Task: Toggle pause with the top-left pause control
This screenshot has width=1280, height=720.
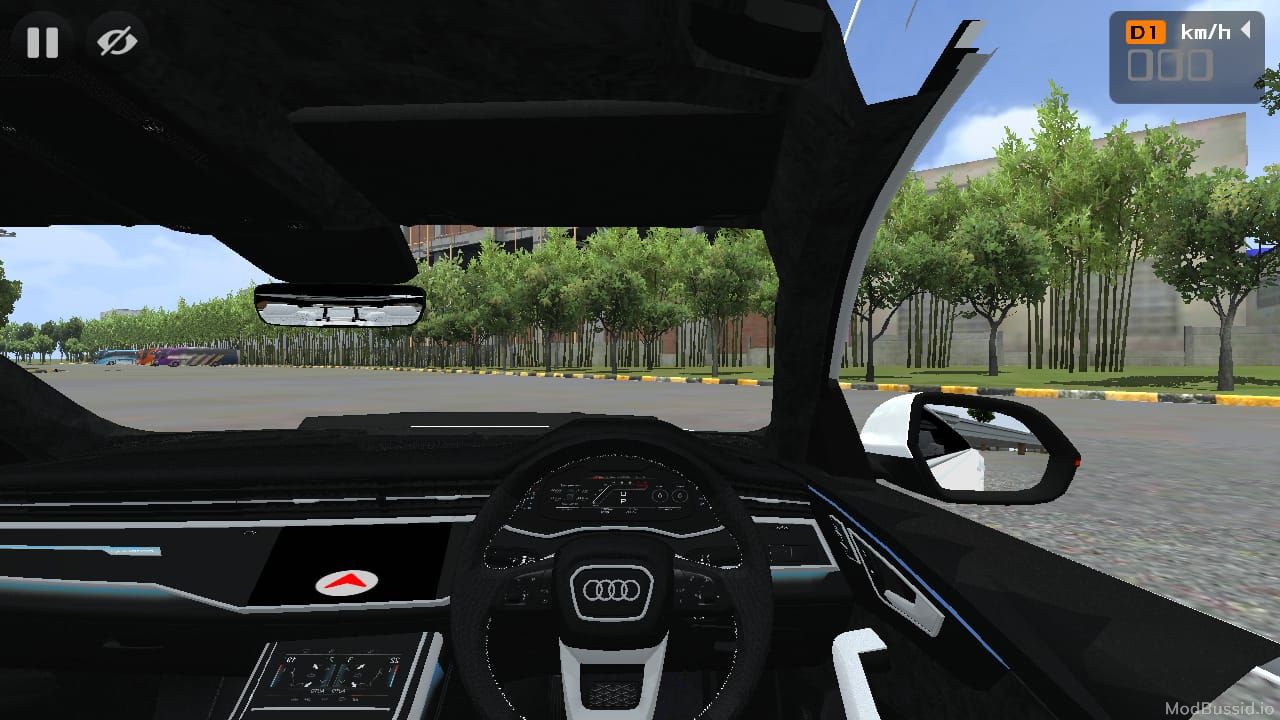Action: pyautogui.click(x=42, y=42)
